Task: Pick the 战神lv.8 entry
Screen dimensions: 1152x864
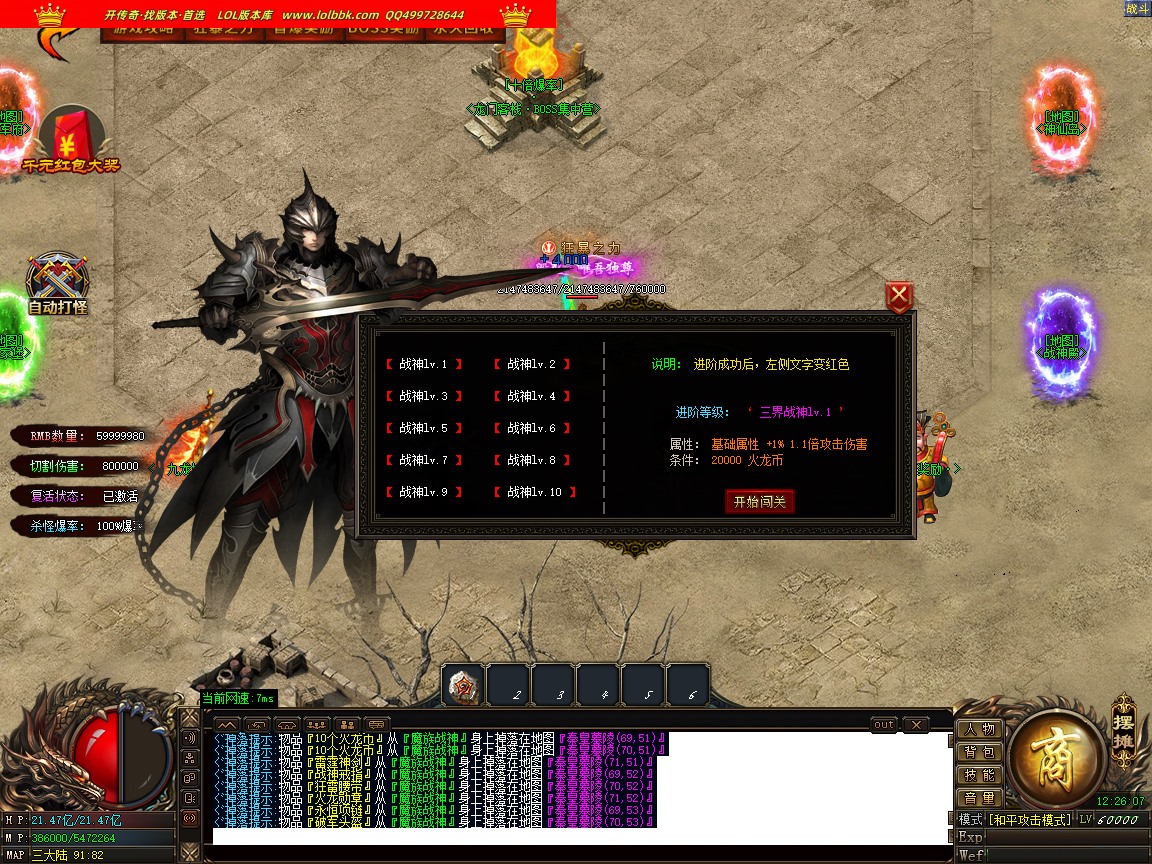Action: coord(531,460)
